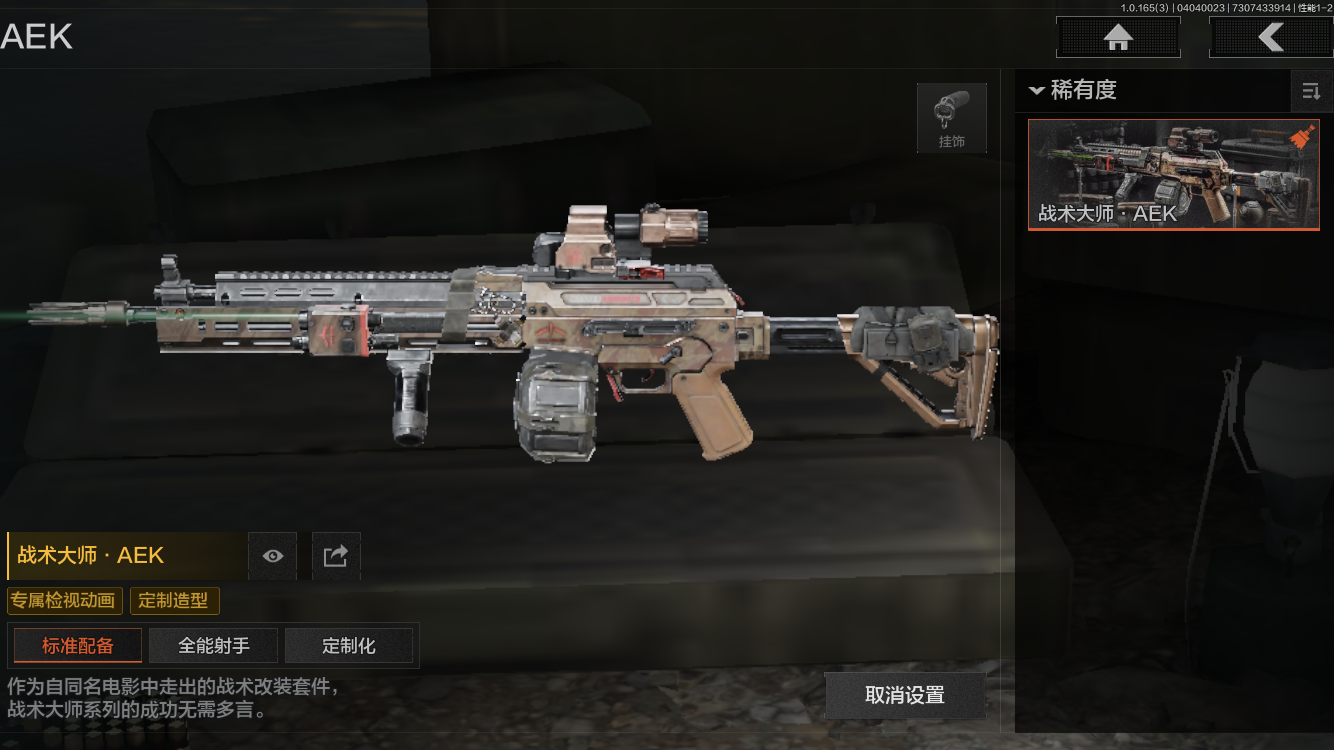This screenshot has height=750, width=1334.
Task: Go to the home screen
Action: [1118, 38]
